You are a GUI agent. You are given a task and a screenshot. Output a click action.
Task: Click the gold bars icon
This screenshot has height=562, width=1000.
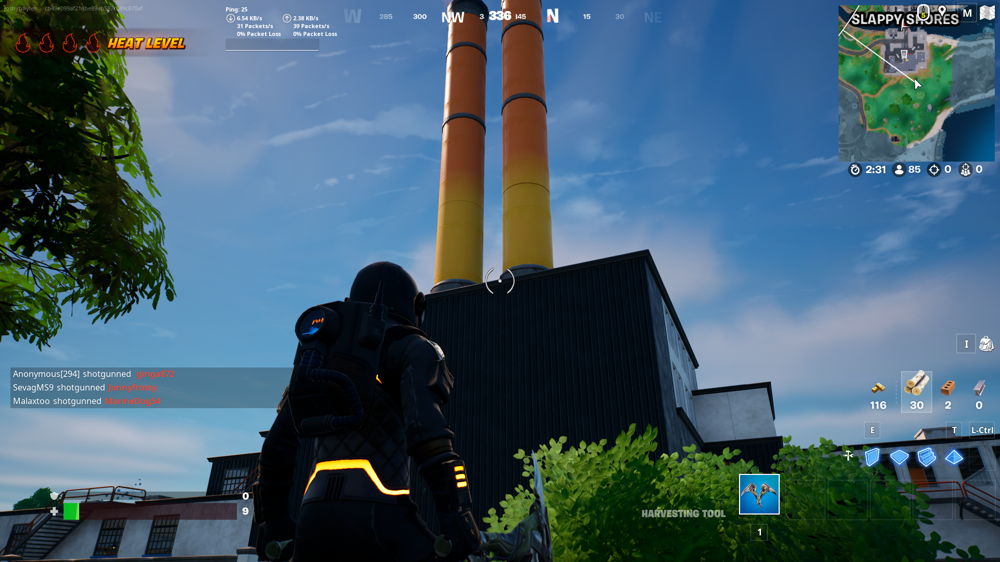coord(878,387)
